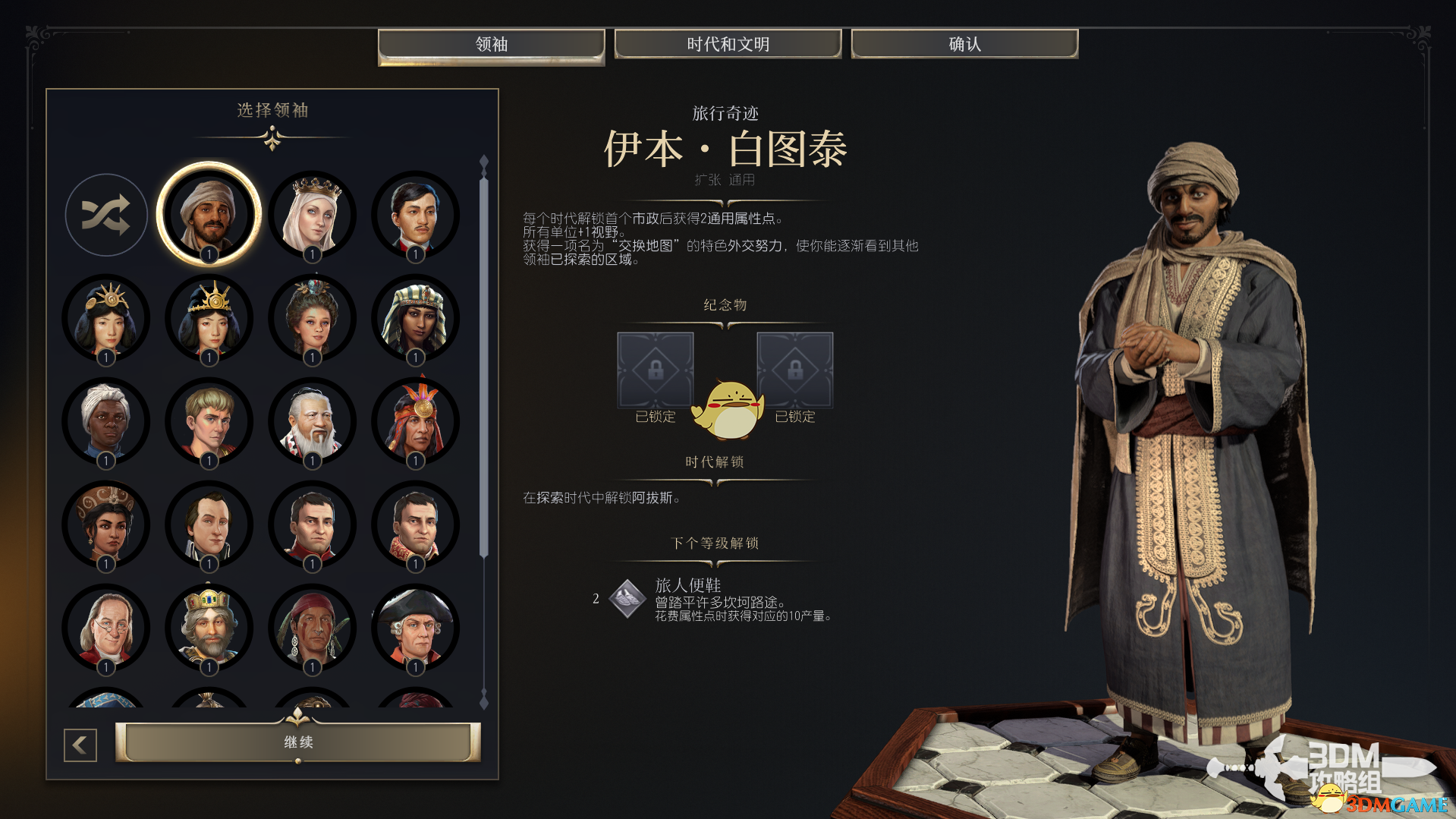Choose the white-haired woman in head wrap
The width and height of the screenshot is (1456, 819).
click(x=106, y=421)
